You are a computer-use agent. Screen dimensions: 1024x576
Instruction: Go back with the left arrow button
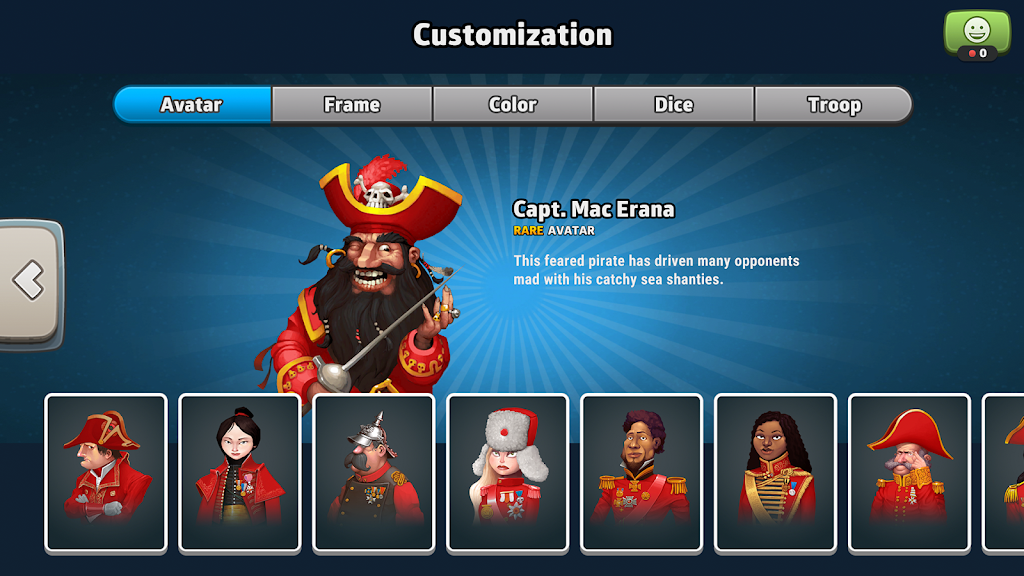coord(30,282)
